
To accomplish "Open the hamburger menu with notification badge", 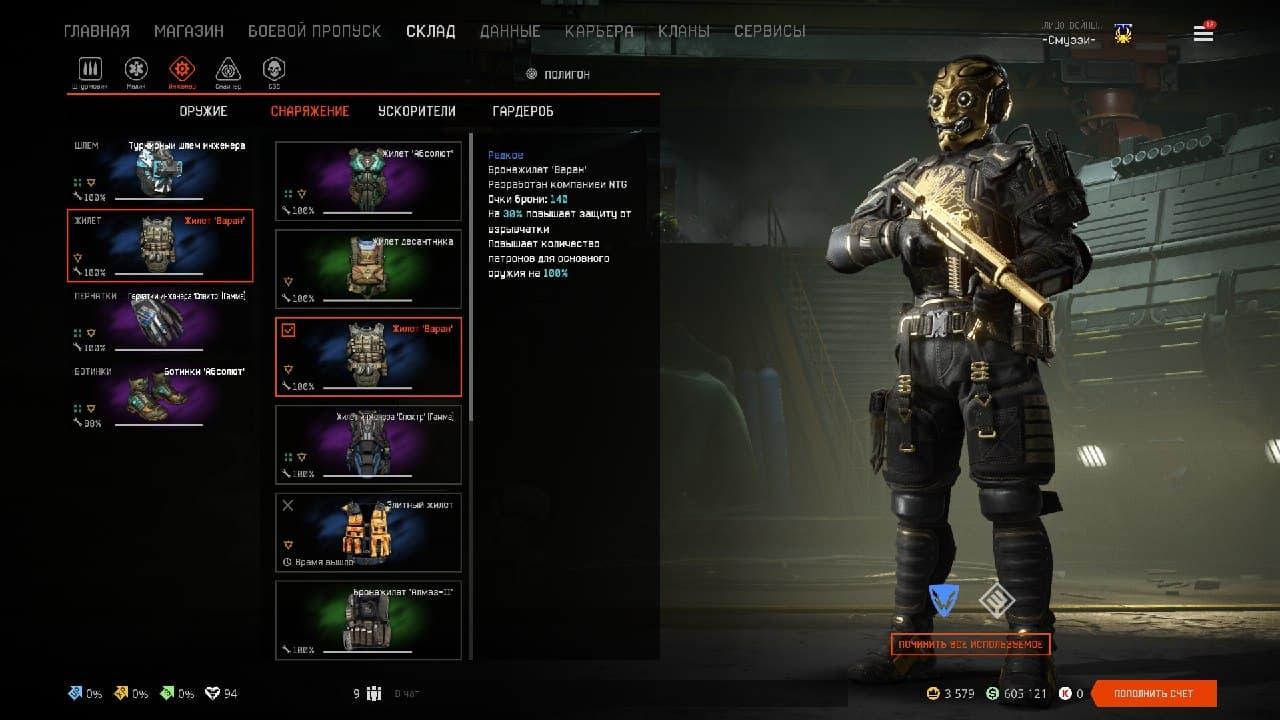I will [x=1203, y=34].
